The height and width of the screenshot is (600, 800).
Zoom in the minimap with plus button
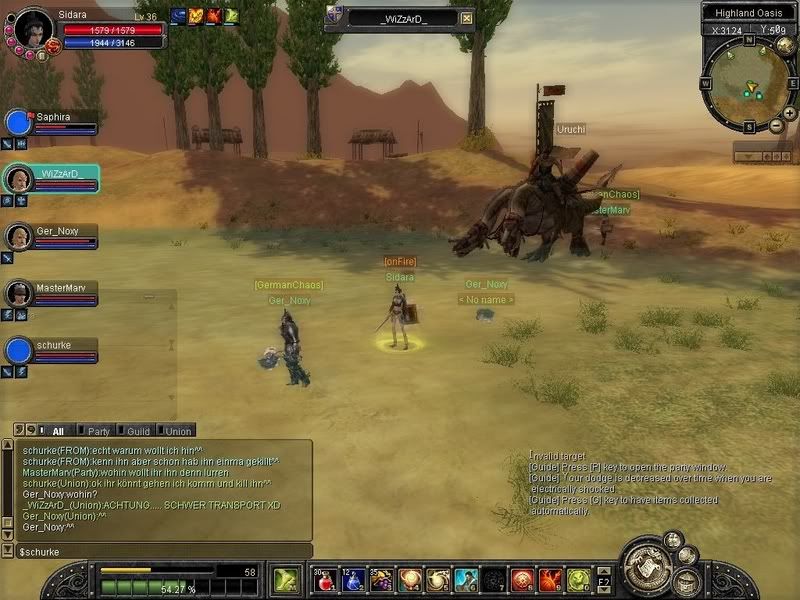(x=789, y=114)
